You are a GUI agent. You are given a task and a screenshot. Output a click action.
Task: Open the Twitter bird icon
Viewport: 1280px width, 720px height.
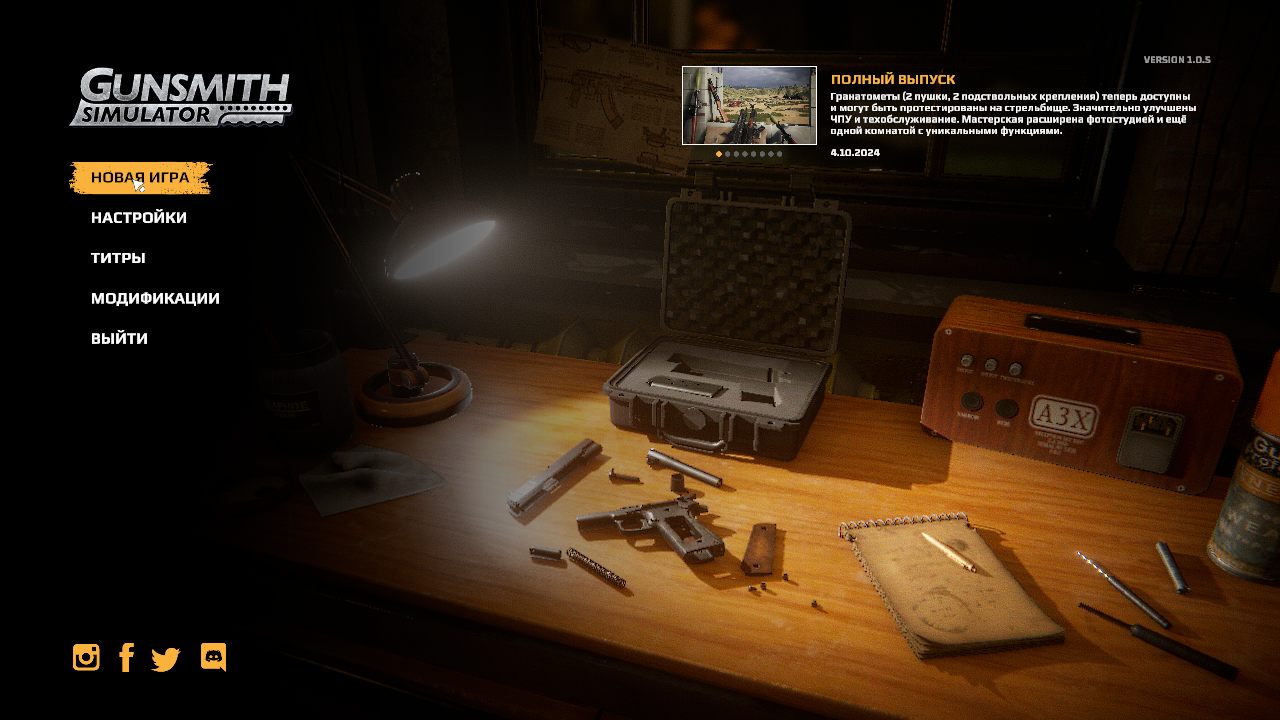(x=165, y=659)
